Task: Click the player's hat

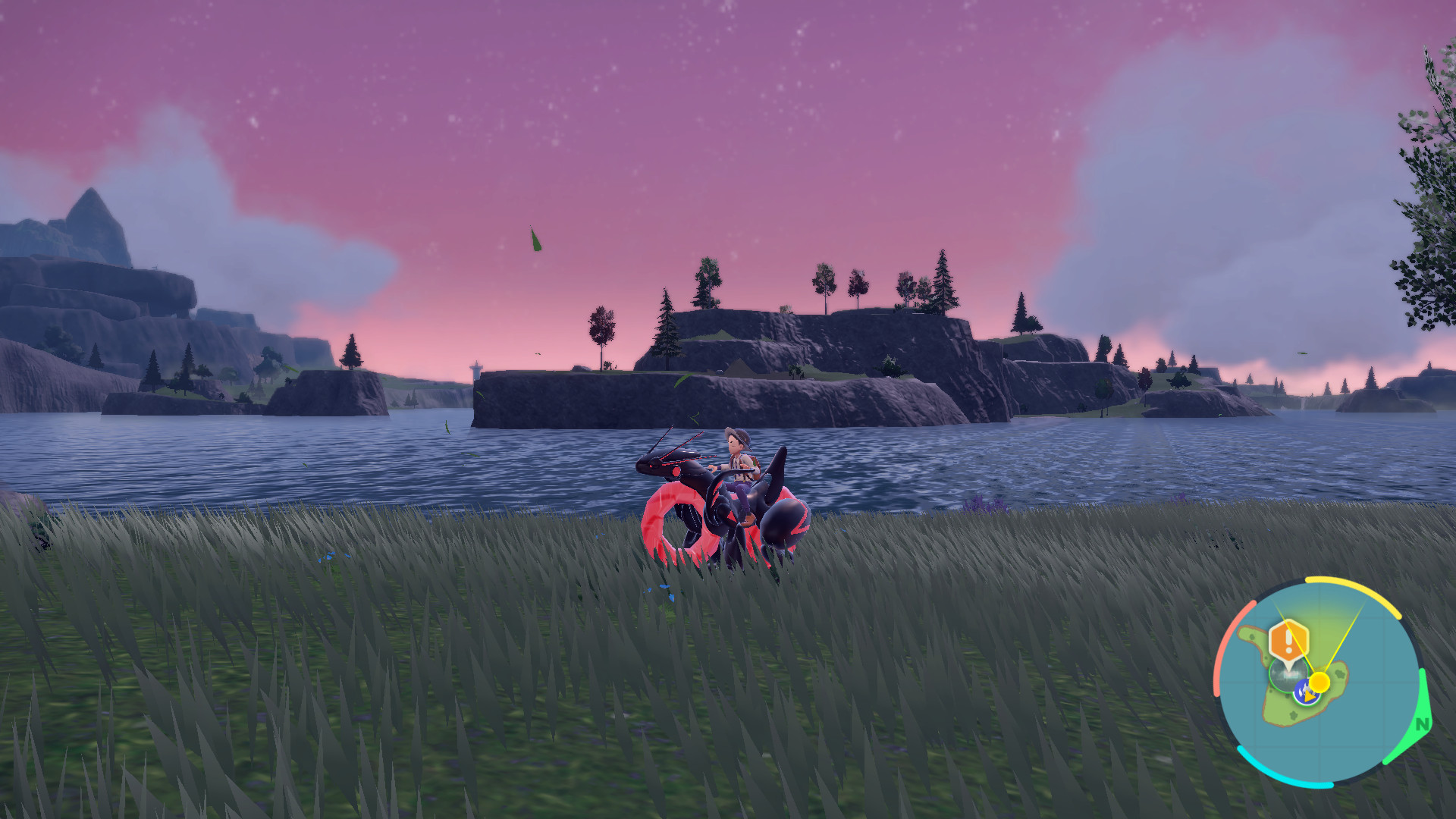Action: 737,436
